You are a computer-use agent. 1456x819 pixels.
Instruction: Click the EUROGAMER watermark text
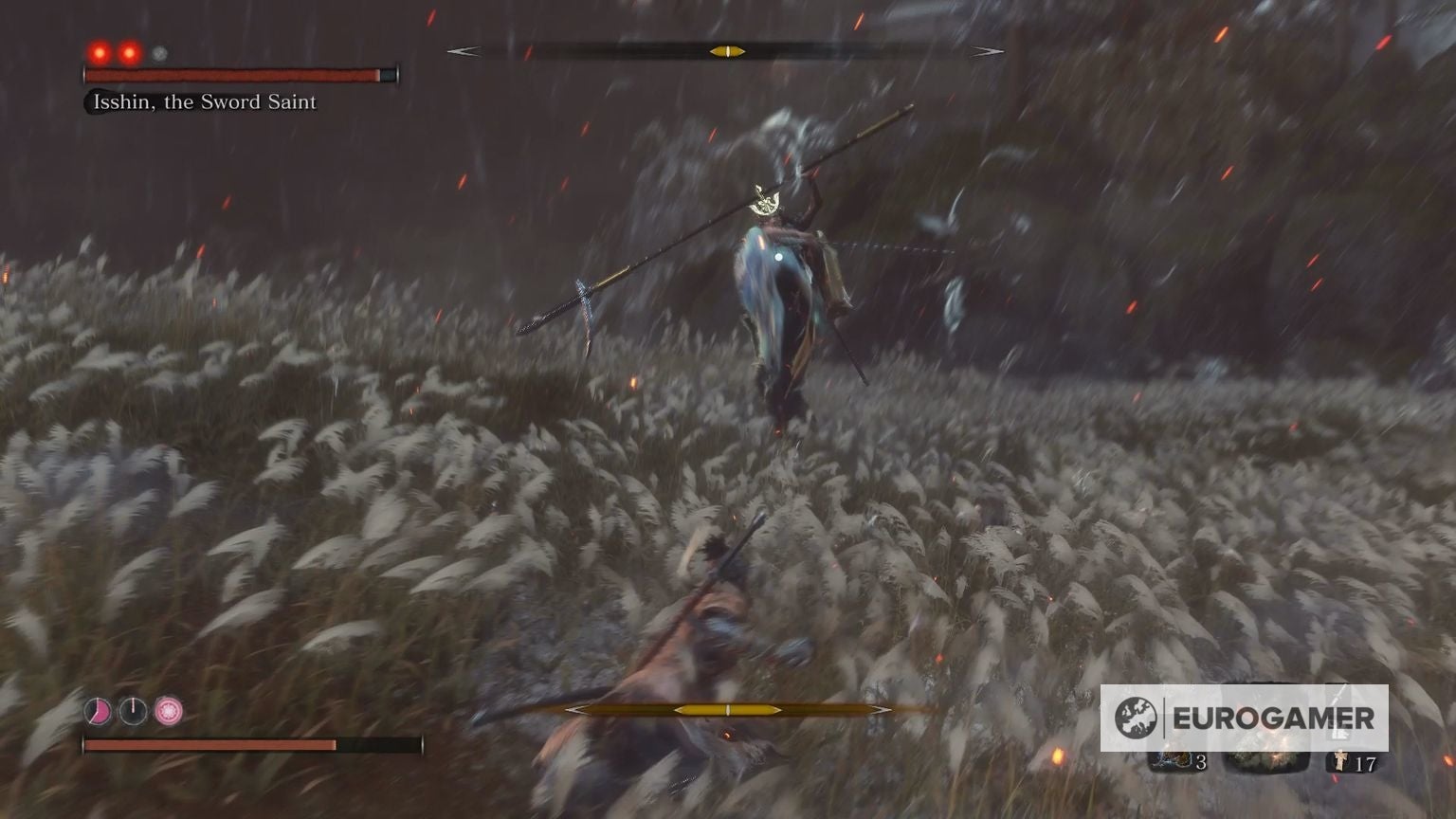(1274, 718)
